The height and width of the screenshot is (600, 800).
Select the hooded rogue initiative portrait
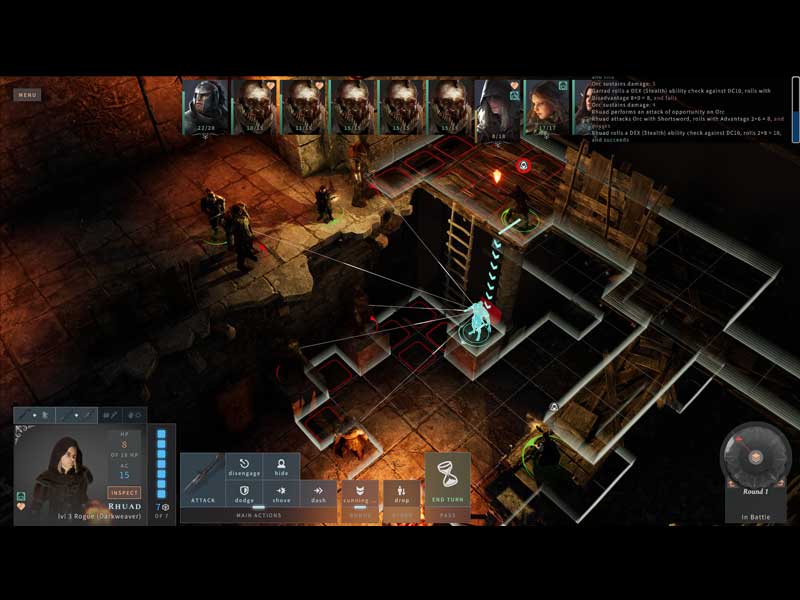tap(498, 106)
